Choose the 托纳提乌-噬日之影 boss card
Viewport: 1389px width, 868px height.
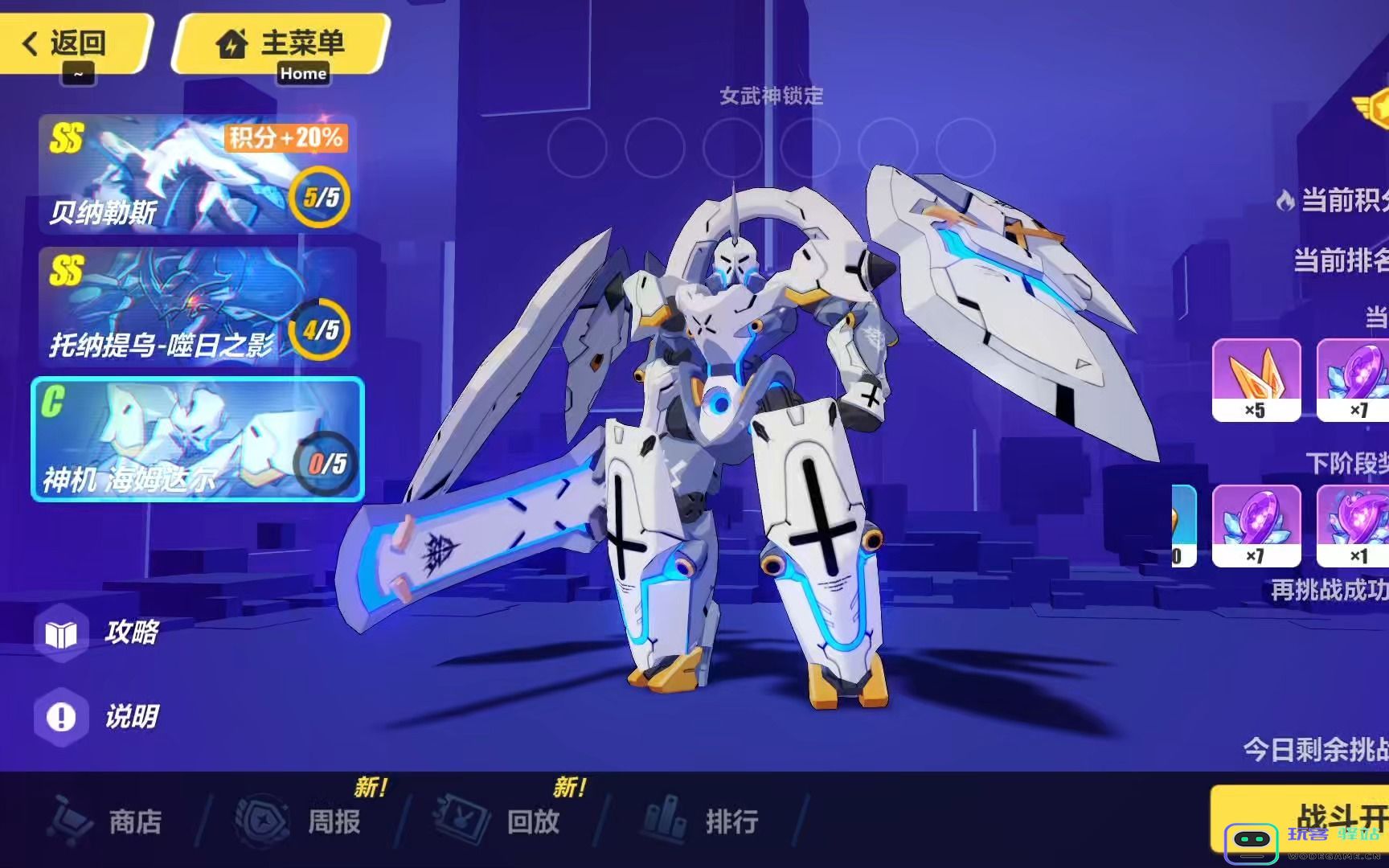click(197, 307)
